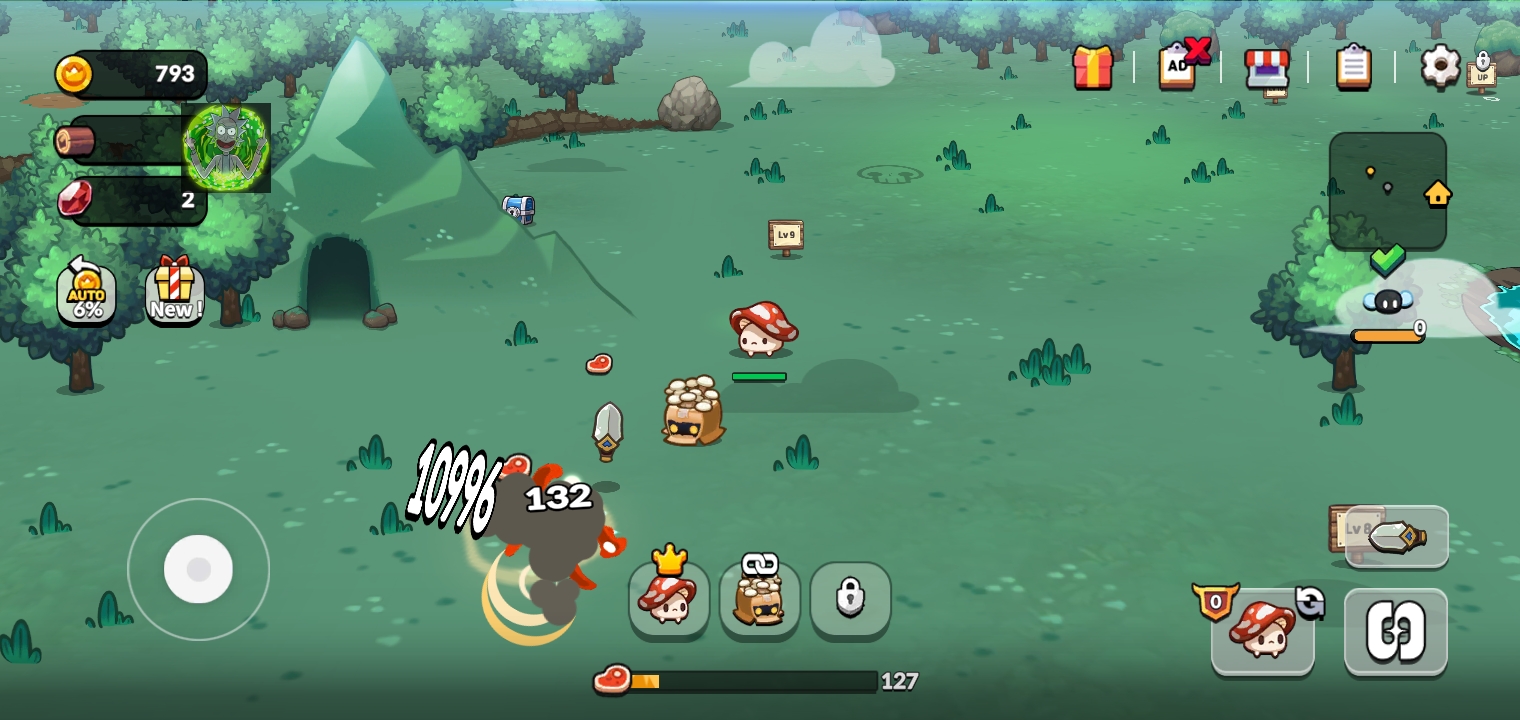Select the tree stump mushroom party slot
Viewport: 1520px width, 720px height.
tap(759, 599)
